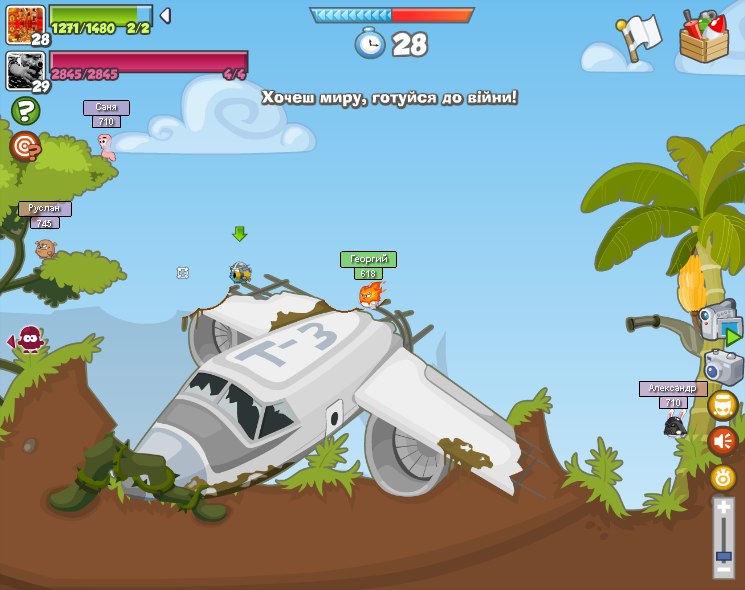Open the weapons crate
This screenshot has height=590, width=745.
point(704,38)
